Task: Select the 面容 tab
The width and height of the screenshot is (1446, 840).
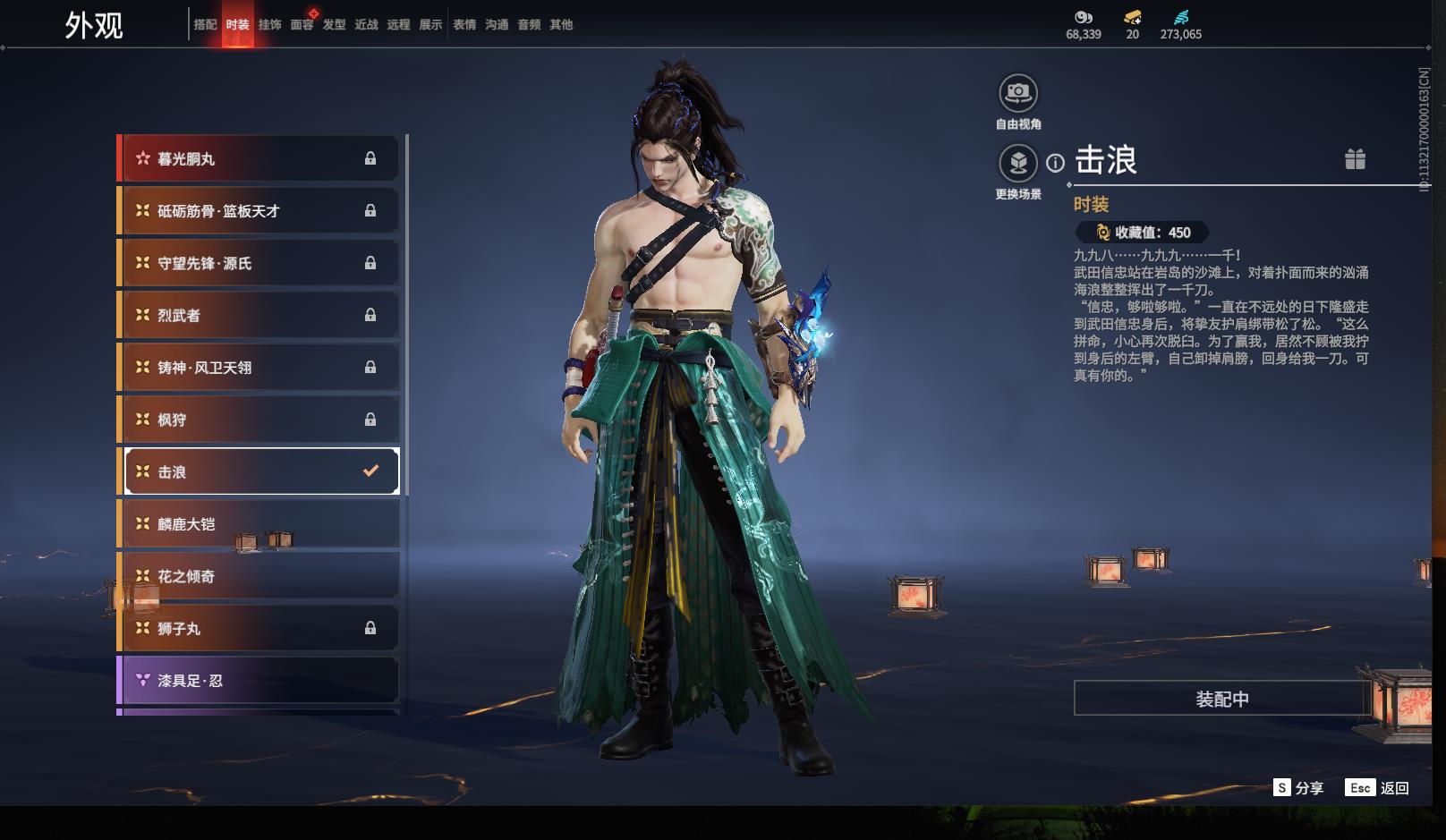Action: pyautogui.click(x=302, y=25)
